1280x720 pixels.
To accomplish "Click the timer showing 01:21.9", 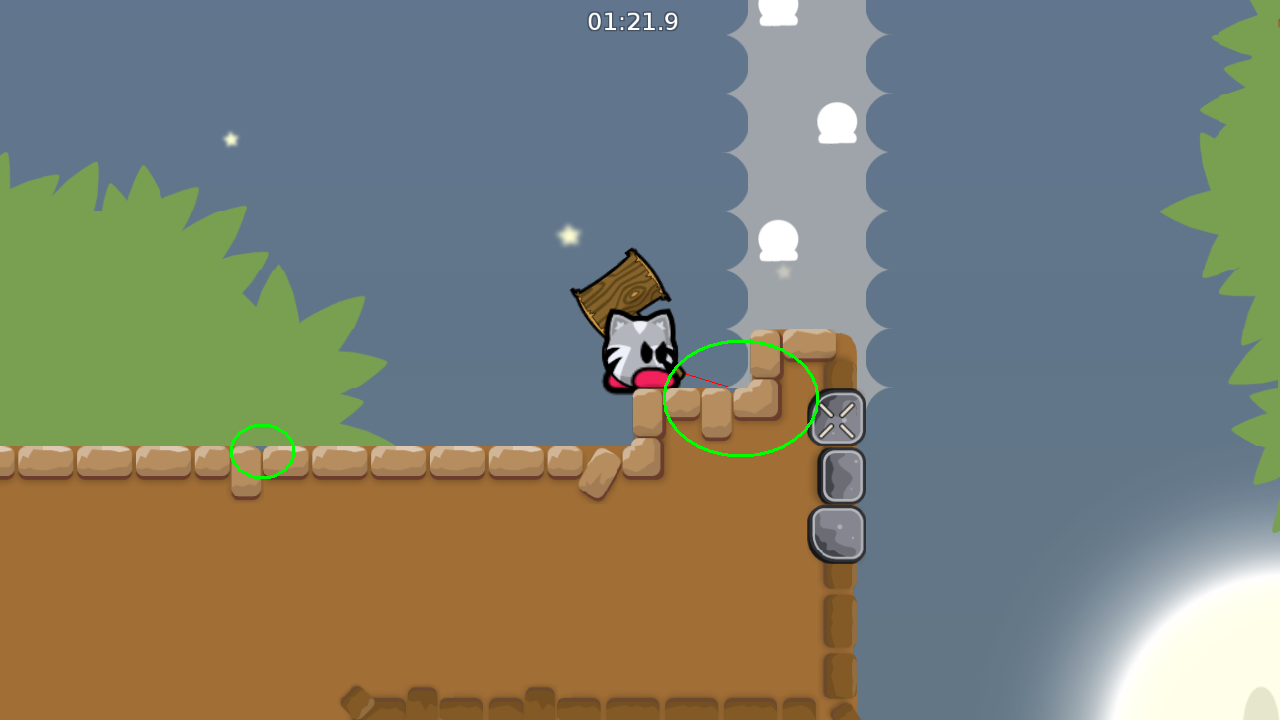I will [633, 22].
